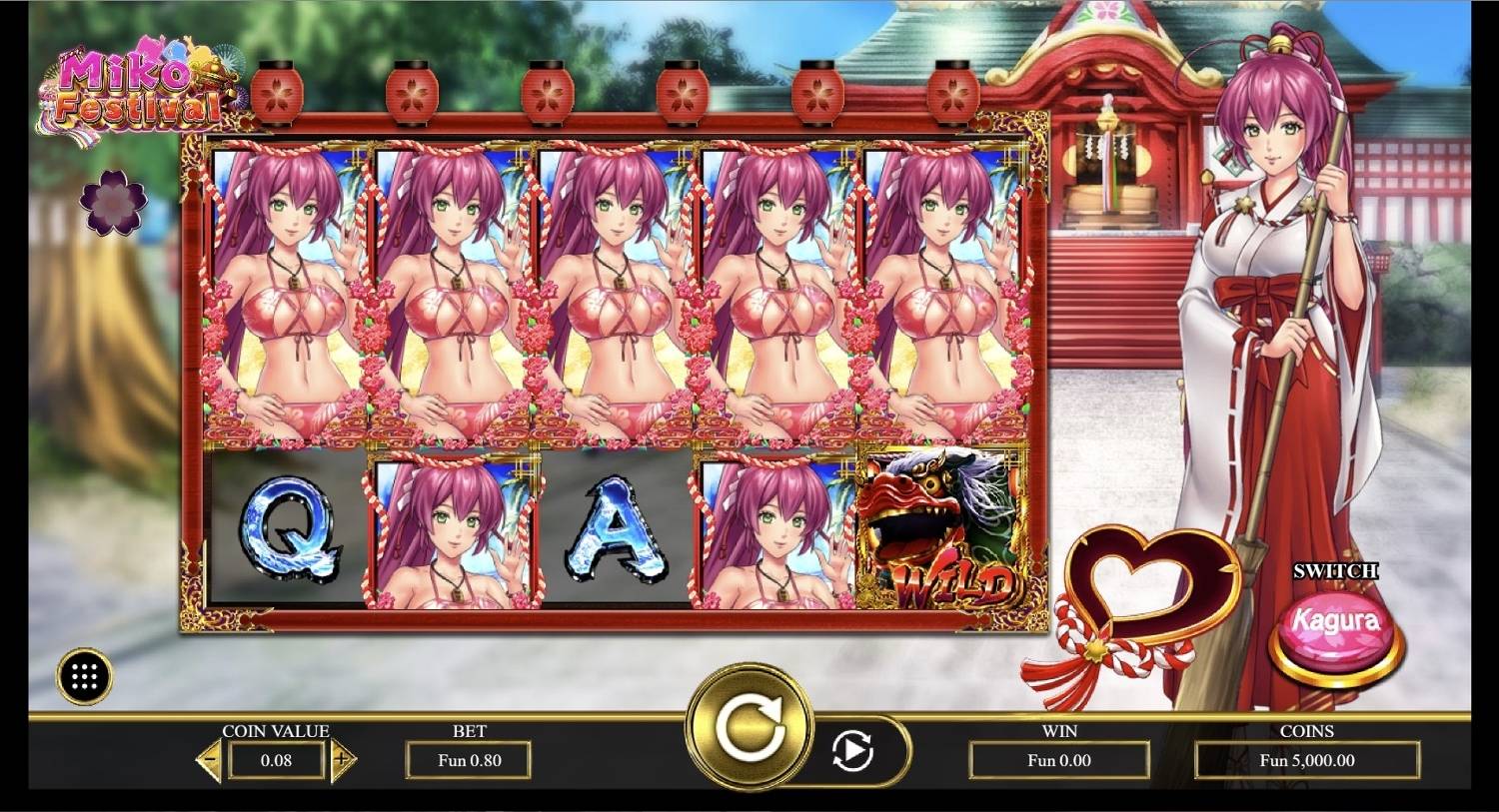Decrease coin value with the minus arrow
1499x812 pixels.
coord(211,760)
